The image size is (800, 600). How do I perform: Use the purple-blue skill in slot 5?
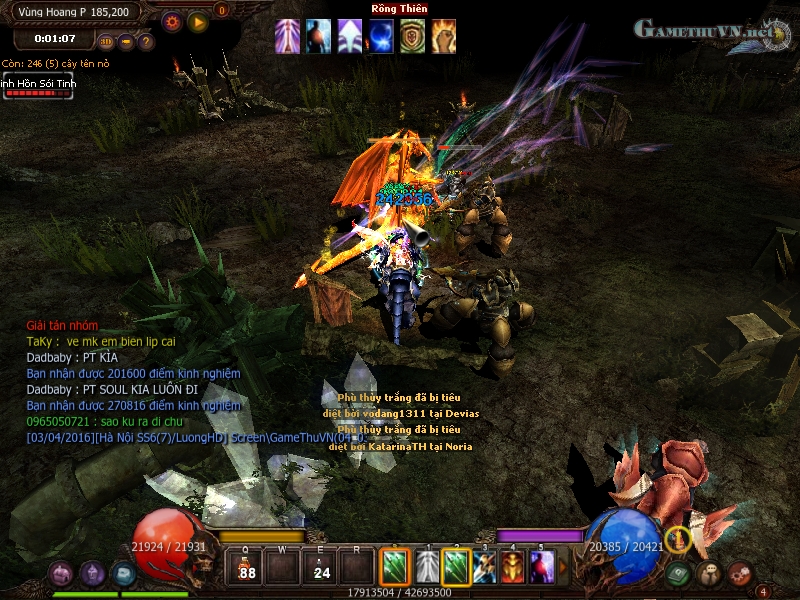(x=541, y=568)
